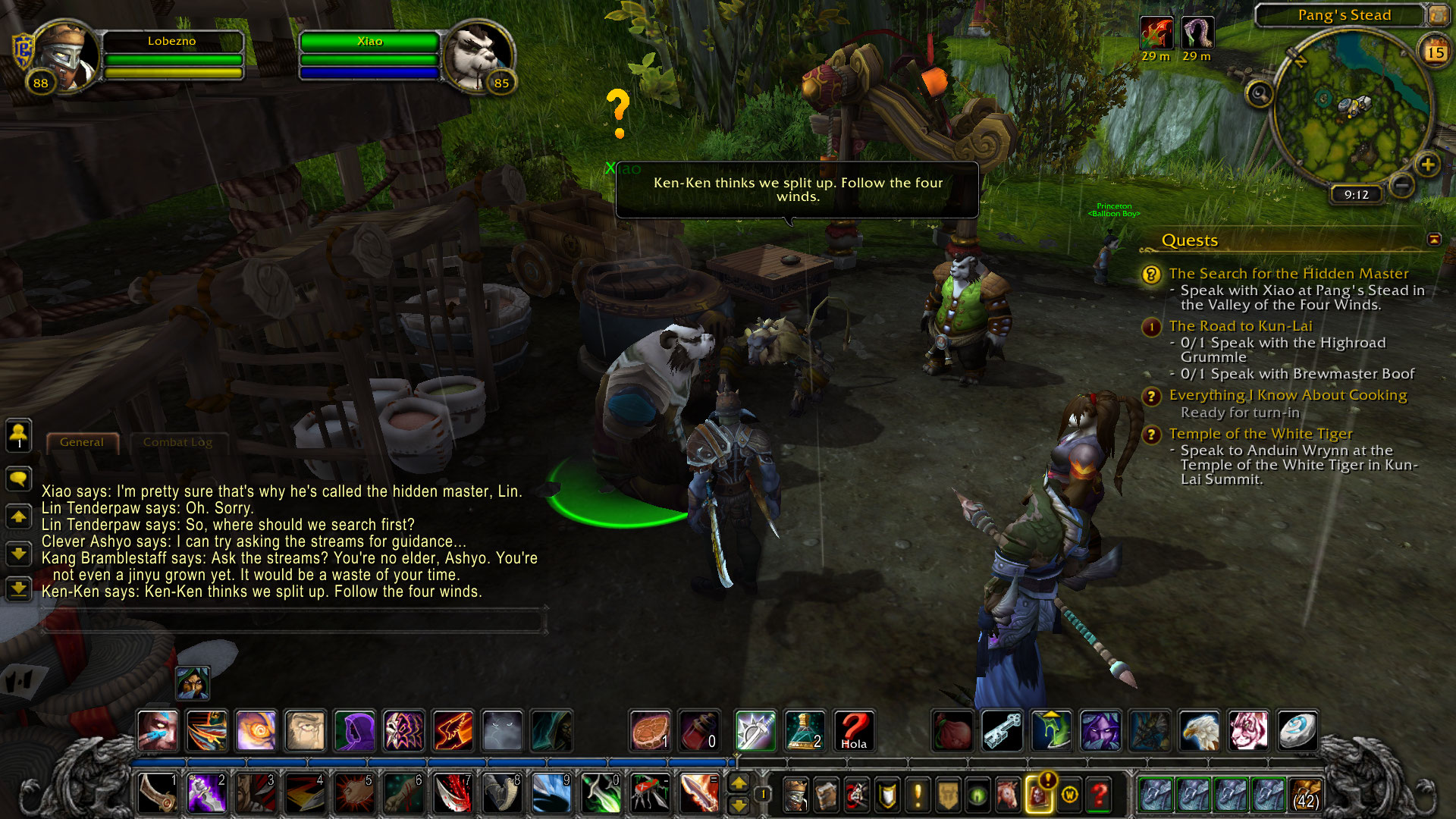Viewport: 1456px width, 819px height.
Task: Zoom out the minimap with the minus button
Action: pos(1402,185)
